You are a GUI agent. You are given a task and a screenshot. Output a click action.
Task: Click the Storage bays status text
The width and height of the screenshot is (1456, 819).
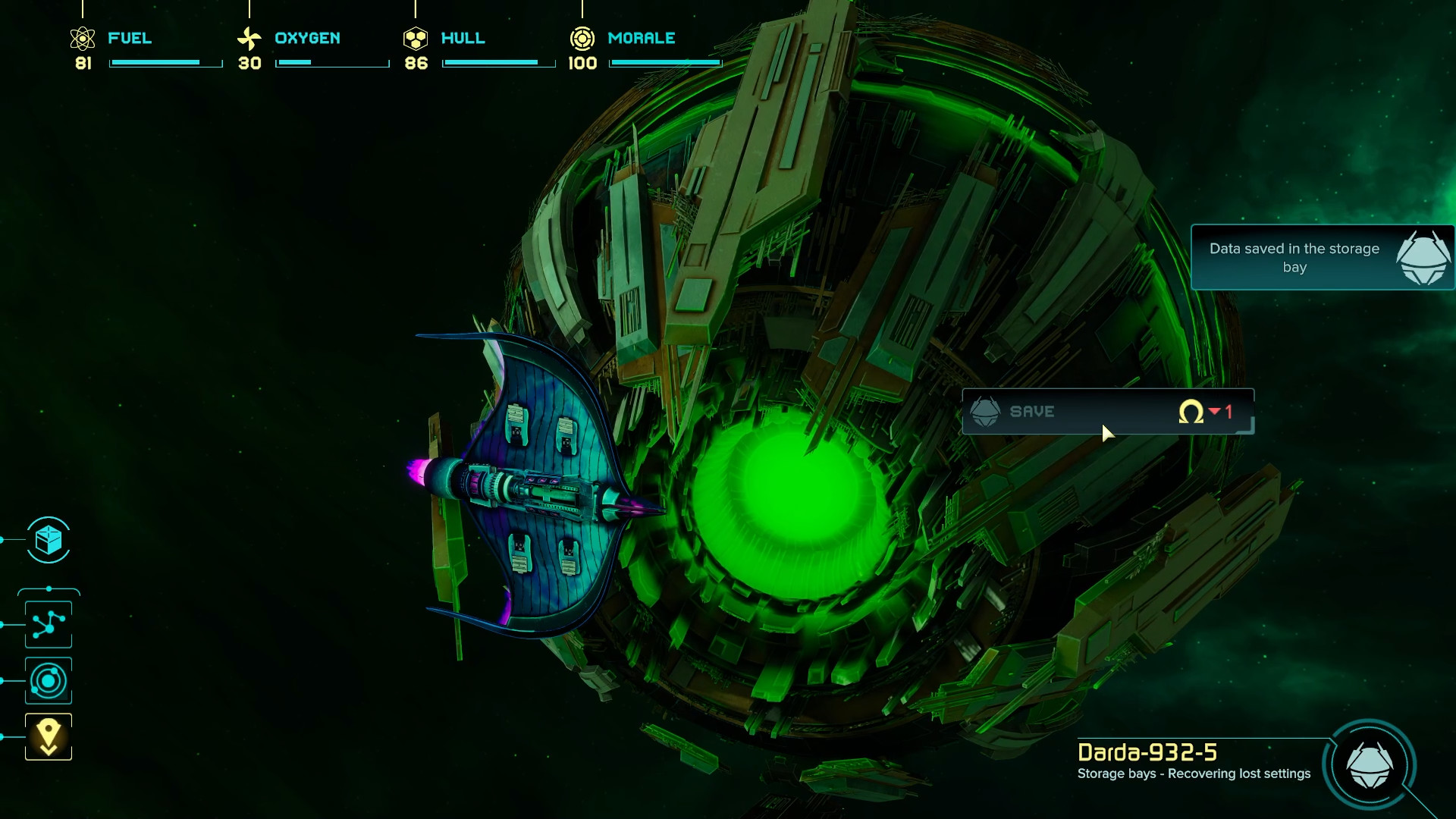tap(1194, 774)
